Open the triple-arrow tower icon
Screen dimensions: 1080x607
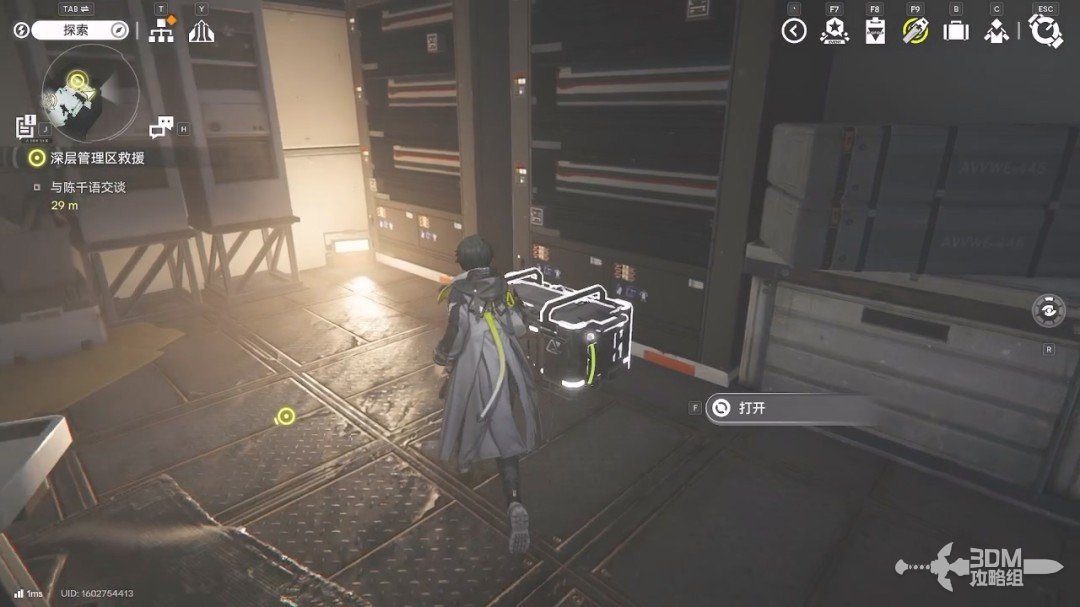(x=202, y=31)
